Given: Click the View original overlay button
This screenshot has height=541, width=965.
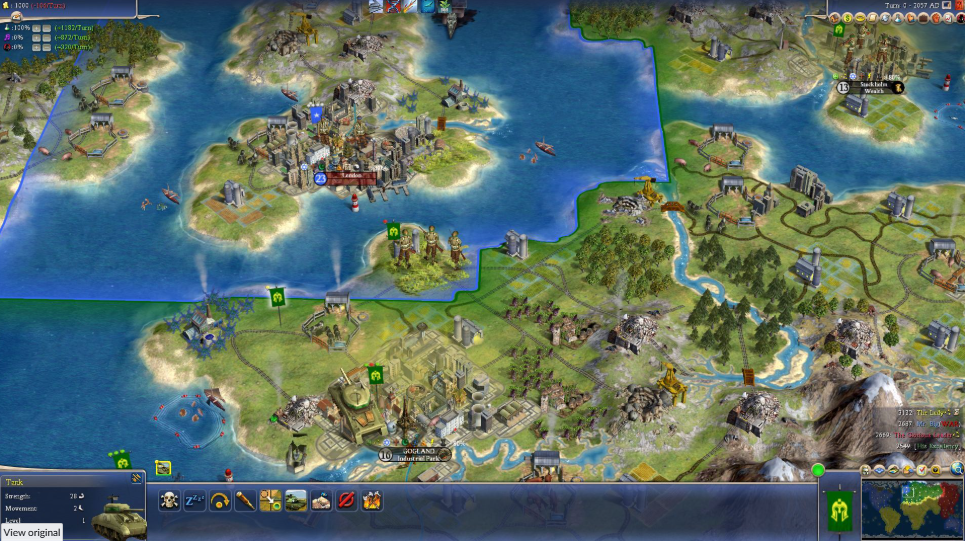Looking at the screenshot, I should click(x=31, y=532).
